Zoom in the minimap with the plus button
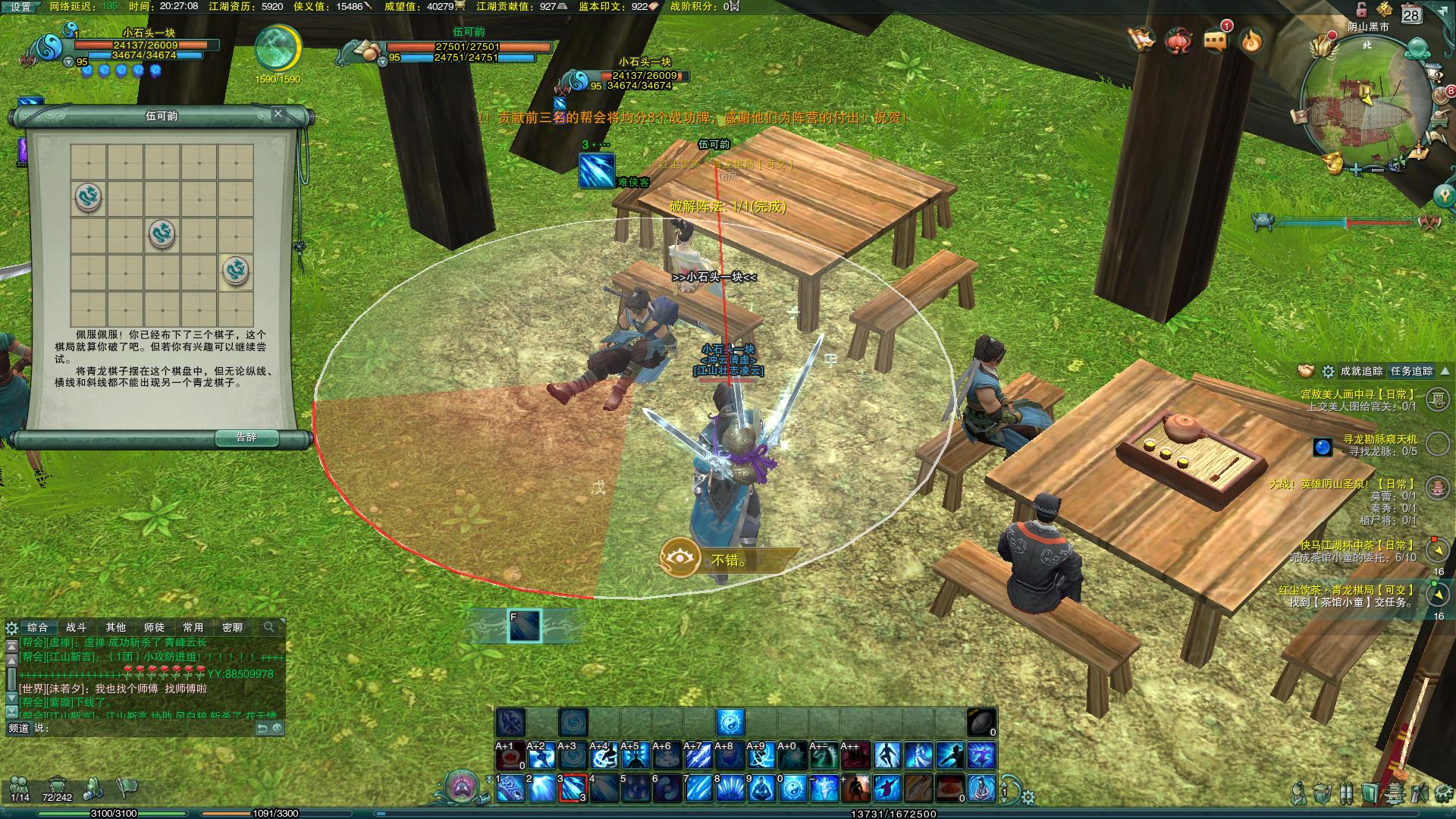 tap(1356, 169)
